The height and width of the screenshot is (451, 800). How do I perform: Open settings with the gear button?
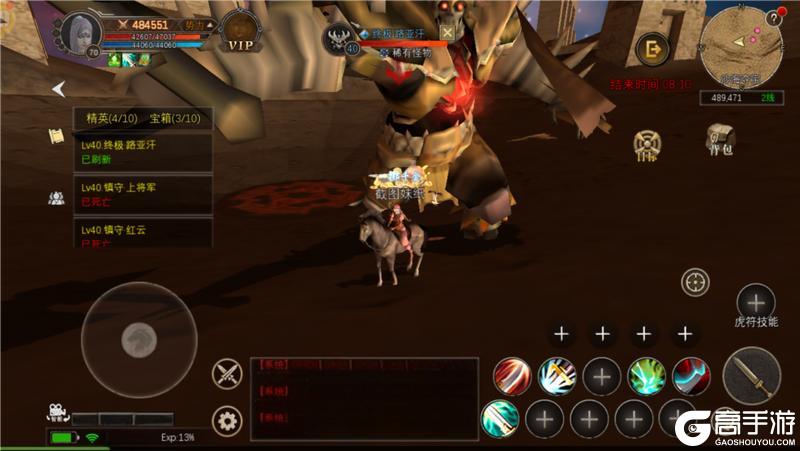[x=228, y=421]
